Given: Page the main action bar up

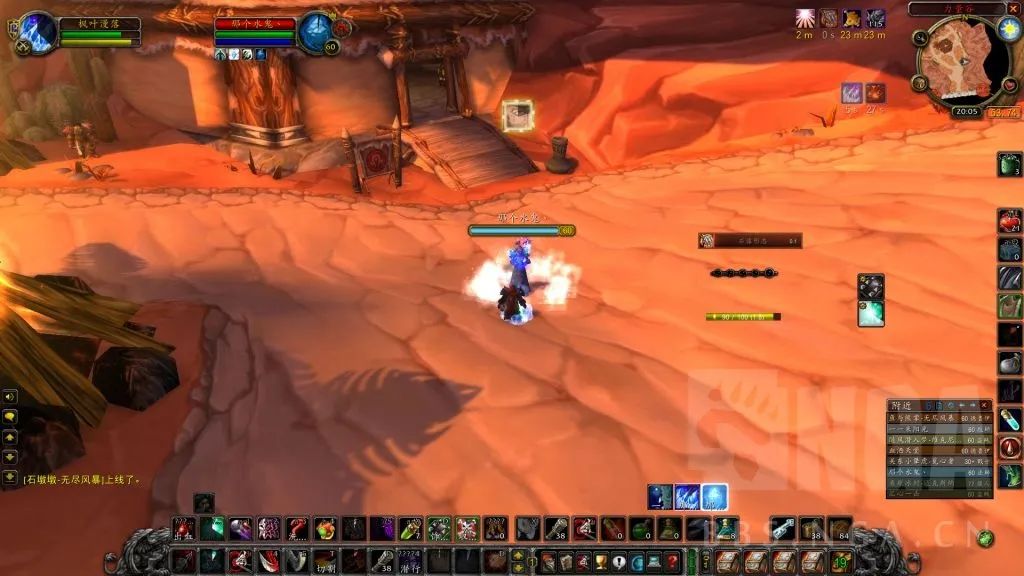Looking at the screenshot, I should (x=517, y=553).
